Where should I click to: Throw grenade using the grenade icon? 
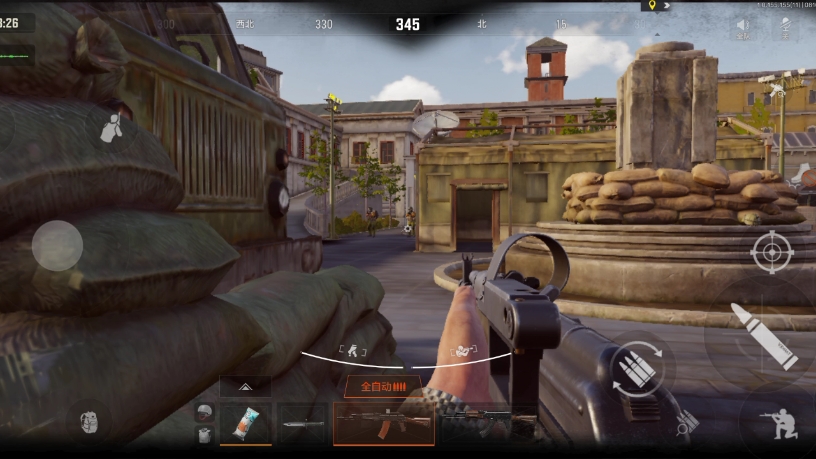111,127
